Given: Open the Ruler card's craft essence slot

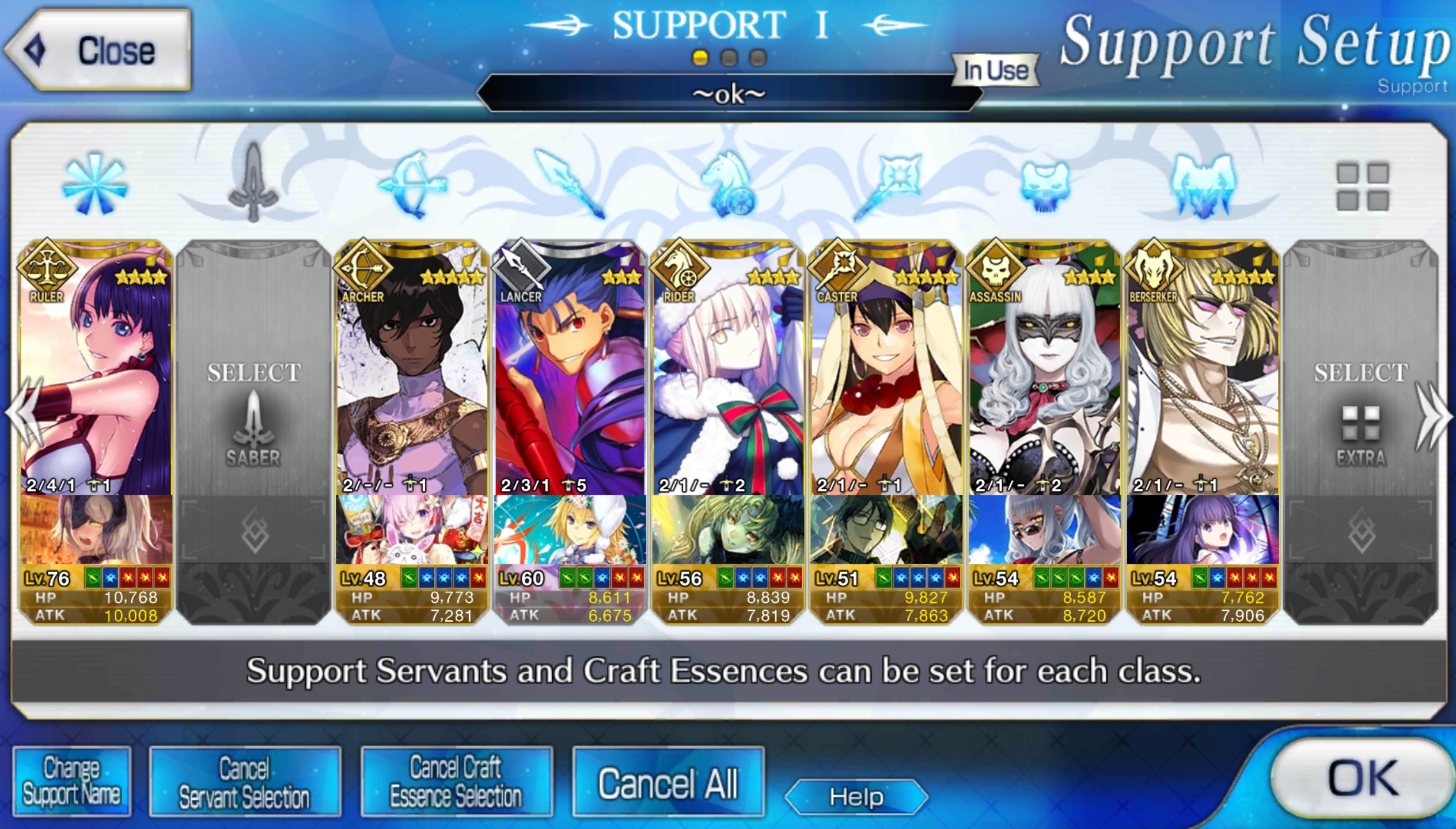Looking at the screenshot, I should pos(96,530).
